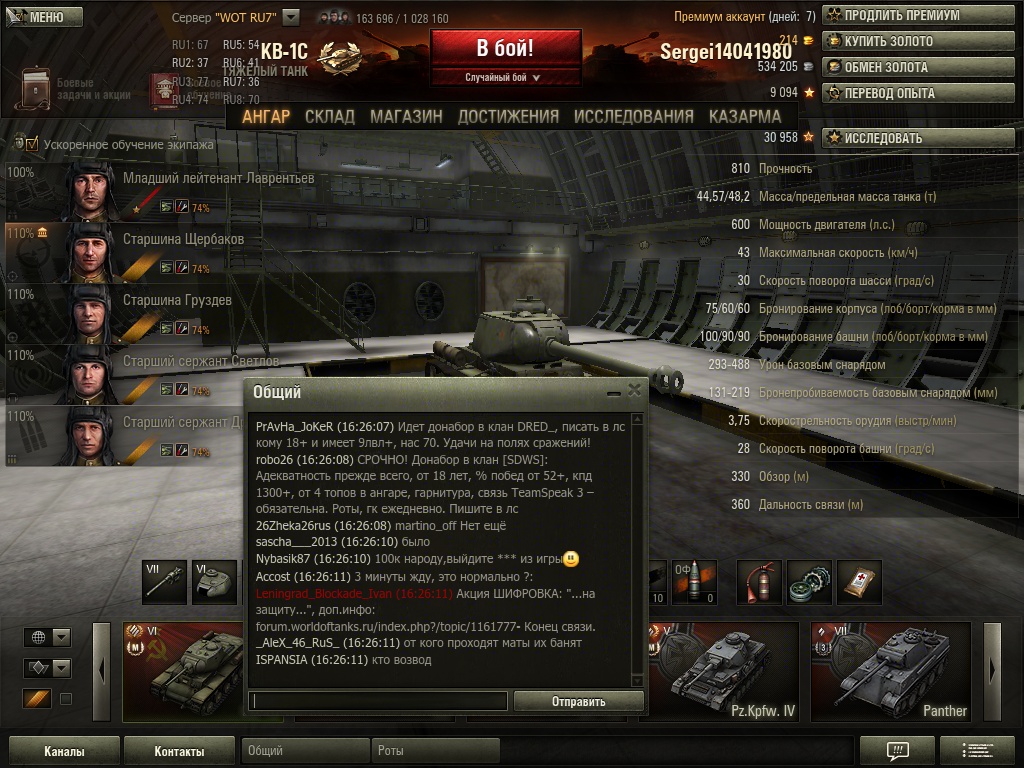Image resolution: width=1024 pixels, height=768 pixels.
Task: Open the Контакты list
Action: click(179, 751)
